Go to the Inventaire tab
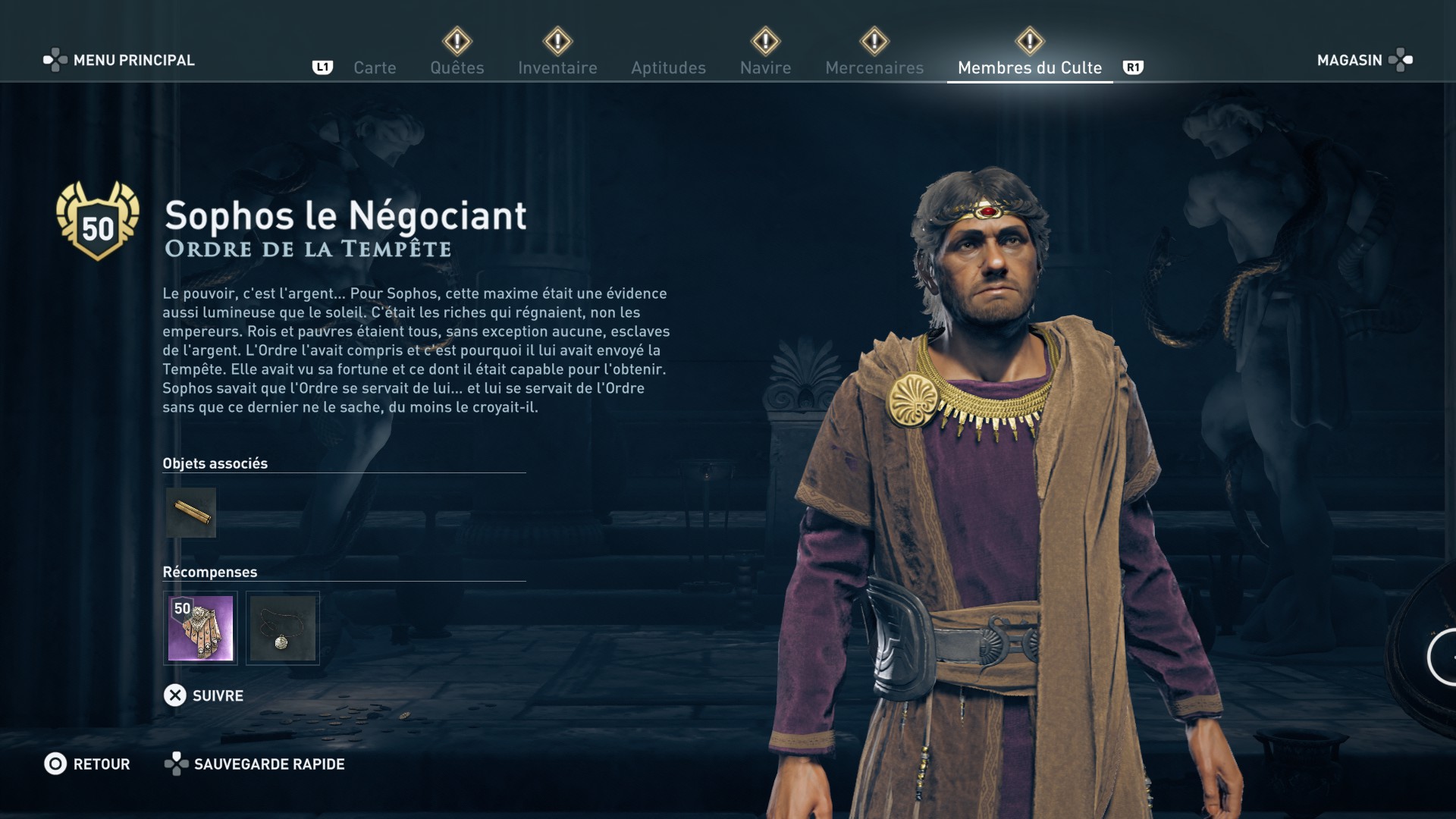 coord(557,67)
